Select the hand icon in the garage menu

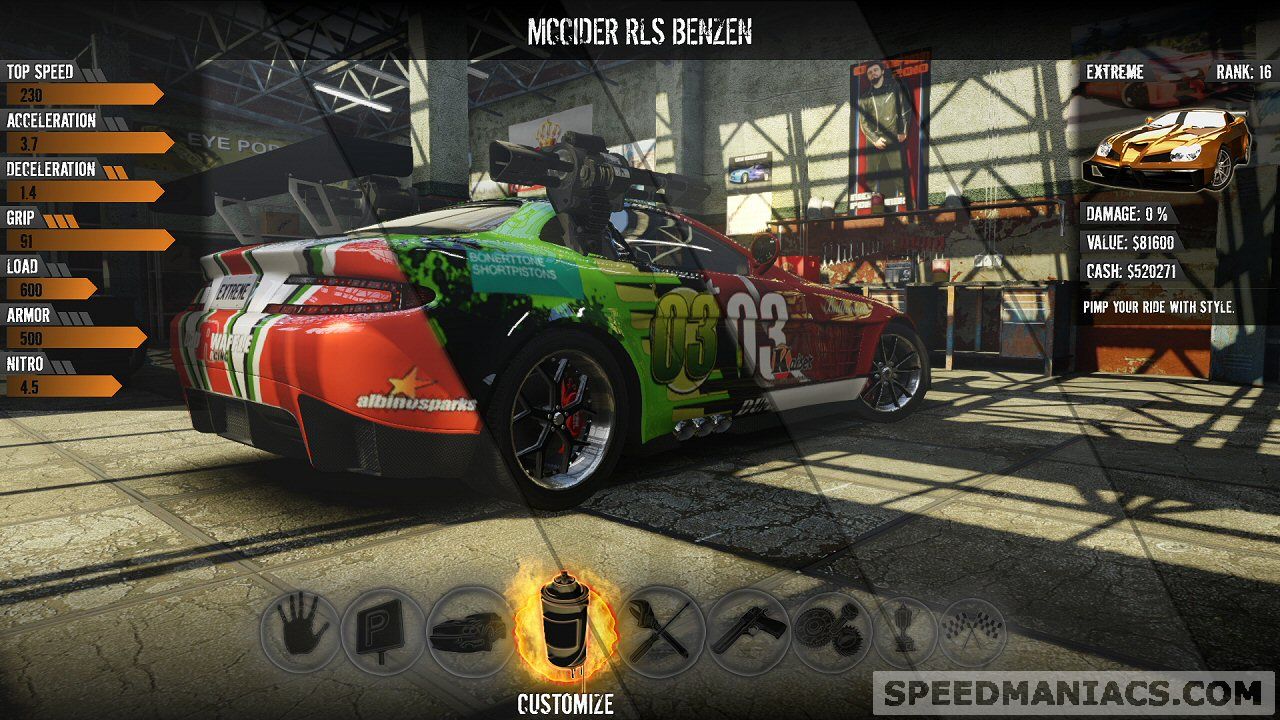coord(298,631)
